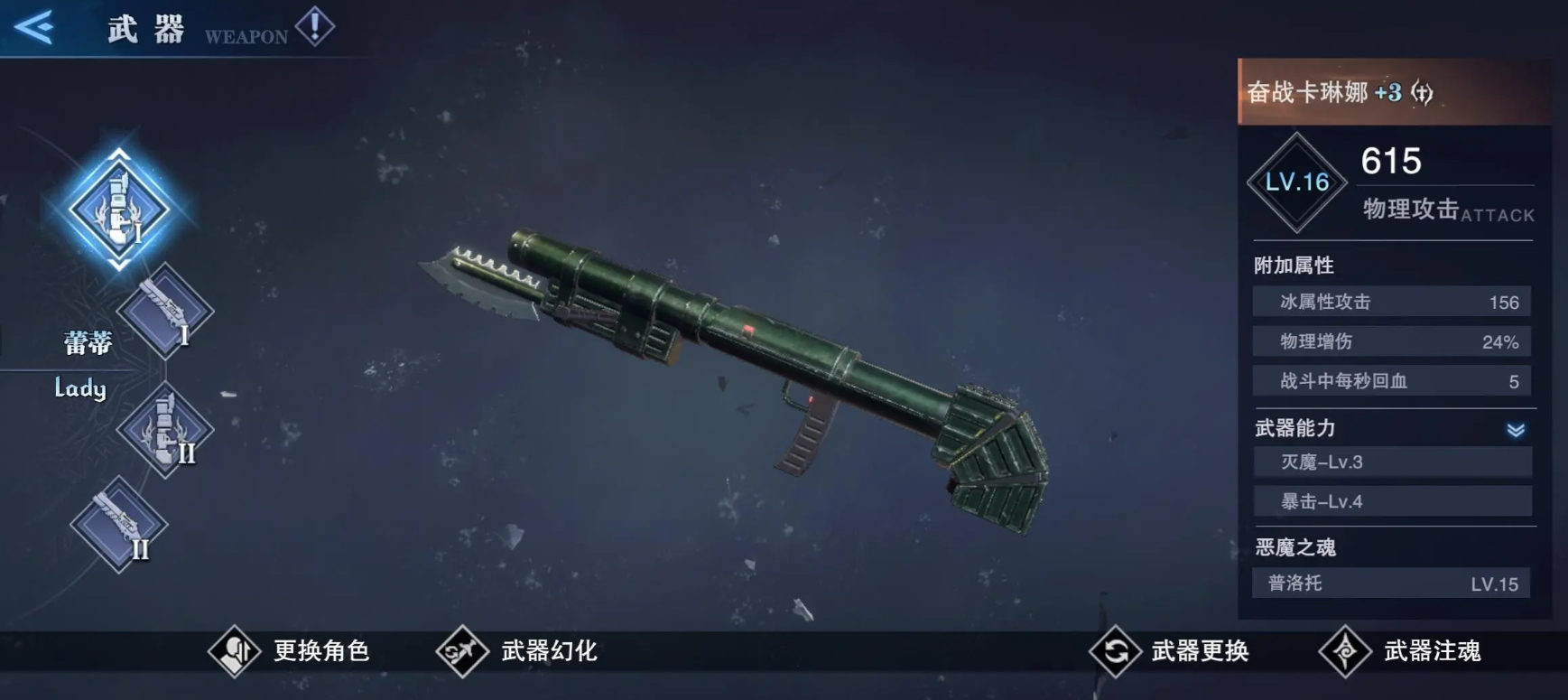Open the 普洛托 demon soul entry
The image size is (1568, 700).
pyautogui.click(x=1392, y=583)
